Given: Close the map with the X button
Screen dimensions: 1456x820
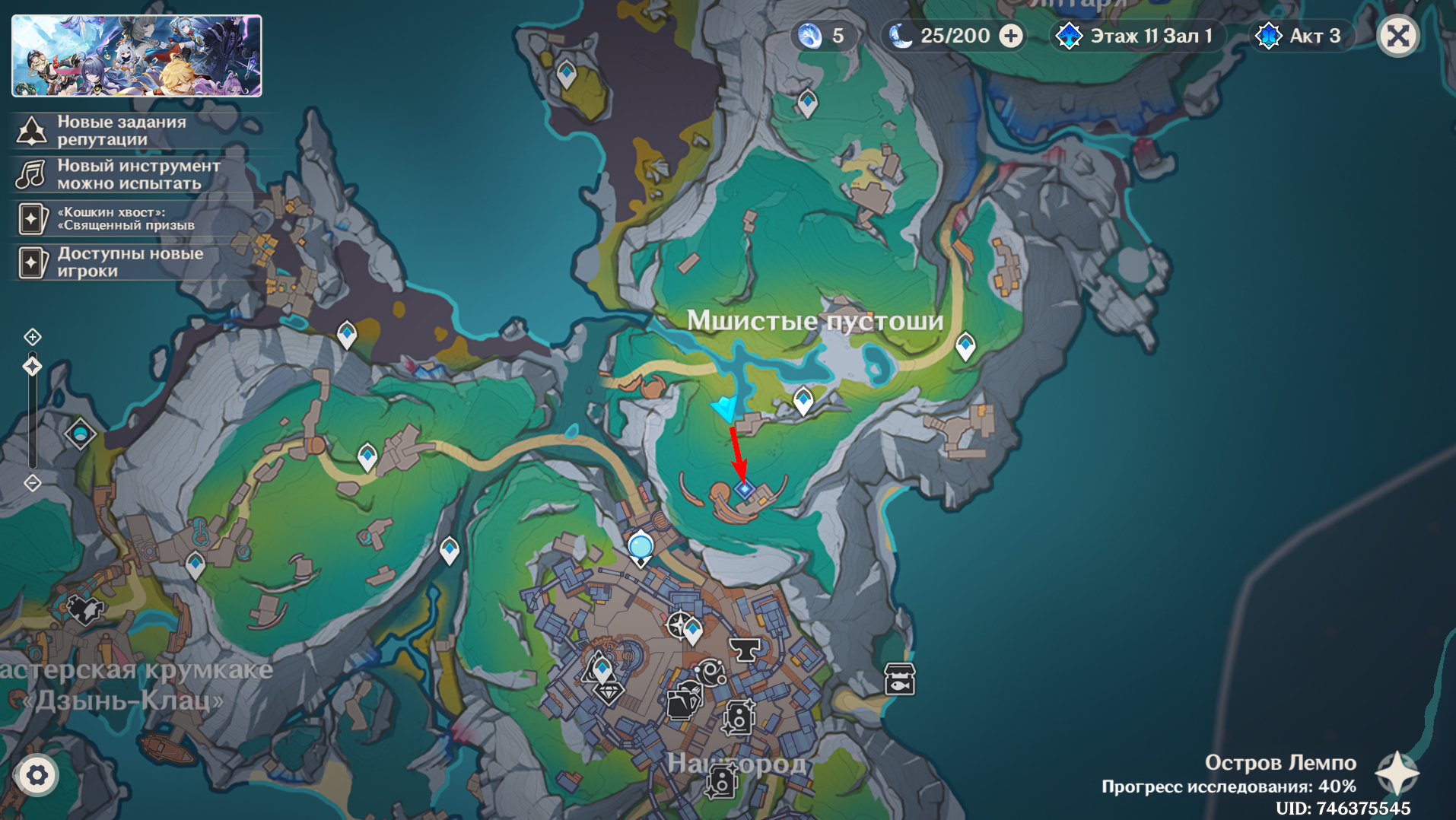Looking at the screenshot, I should (x=1398, y=36).
